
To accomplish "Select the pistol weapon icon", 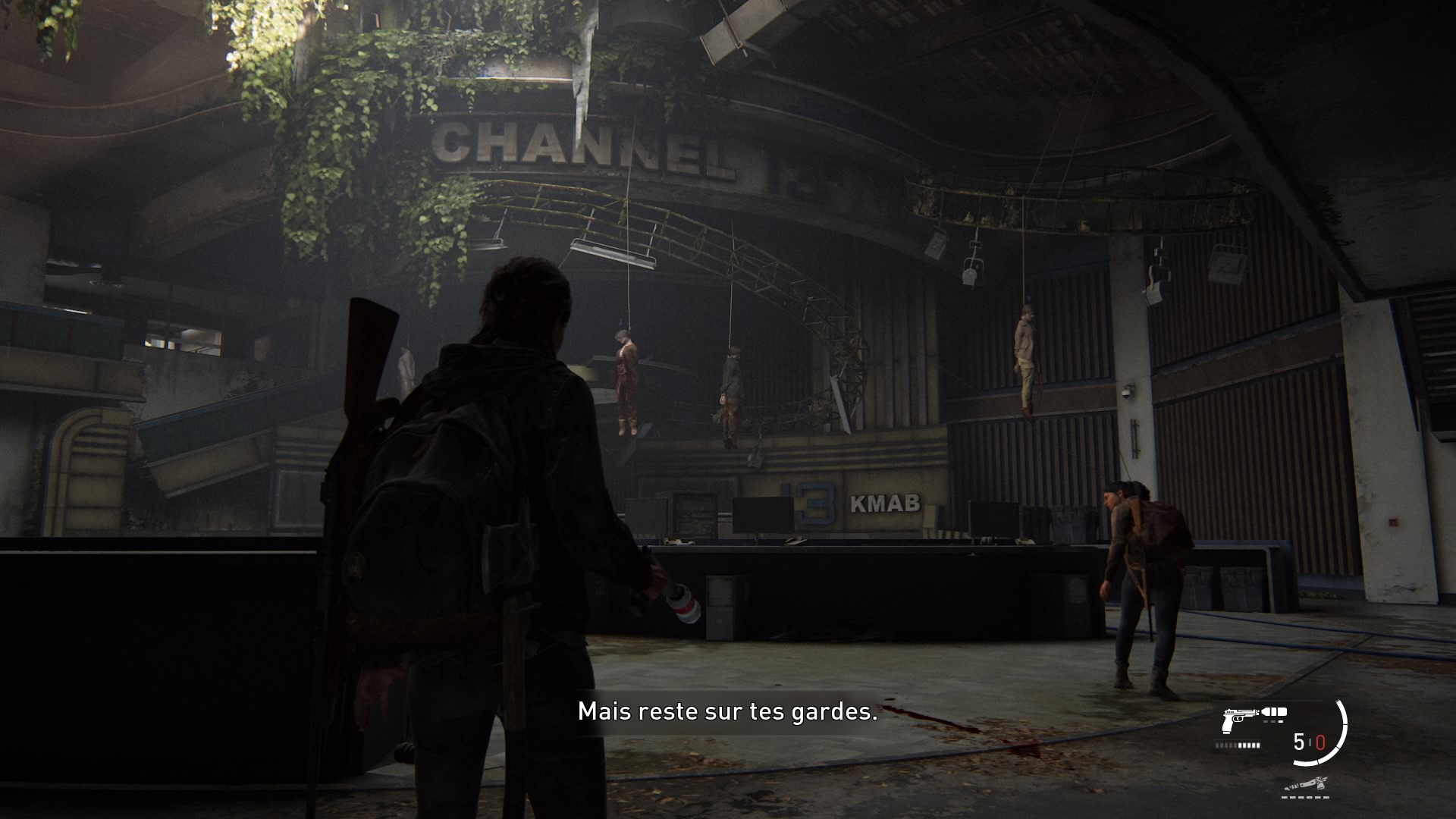I will tap(1238, 720).
